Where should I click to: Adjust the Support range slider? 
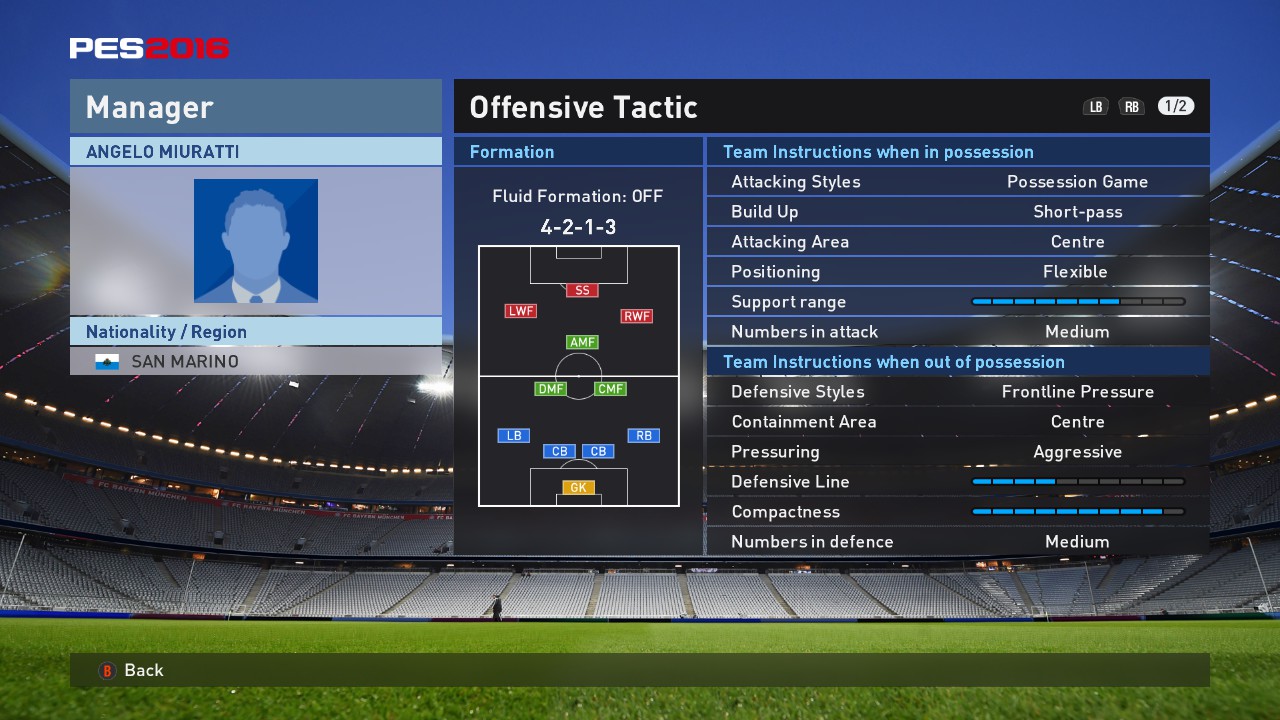[x=1077, y=302]
